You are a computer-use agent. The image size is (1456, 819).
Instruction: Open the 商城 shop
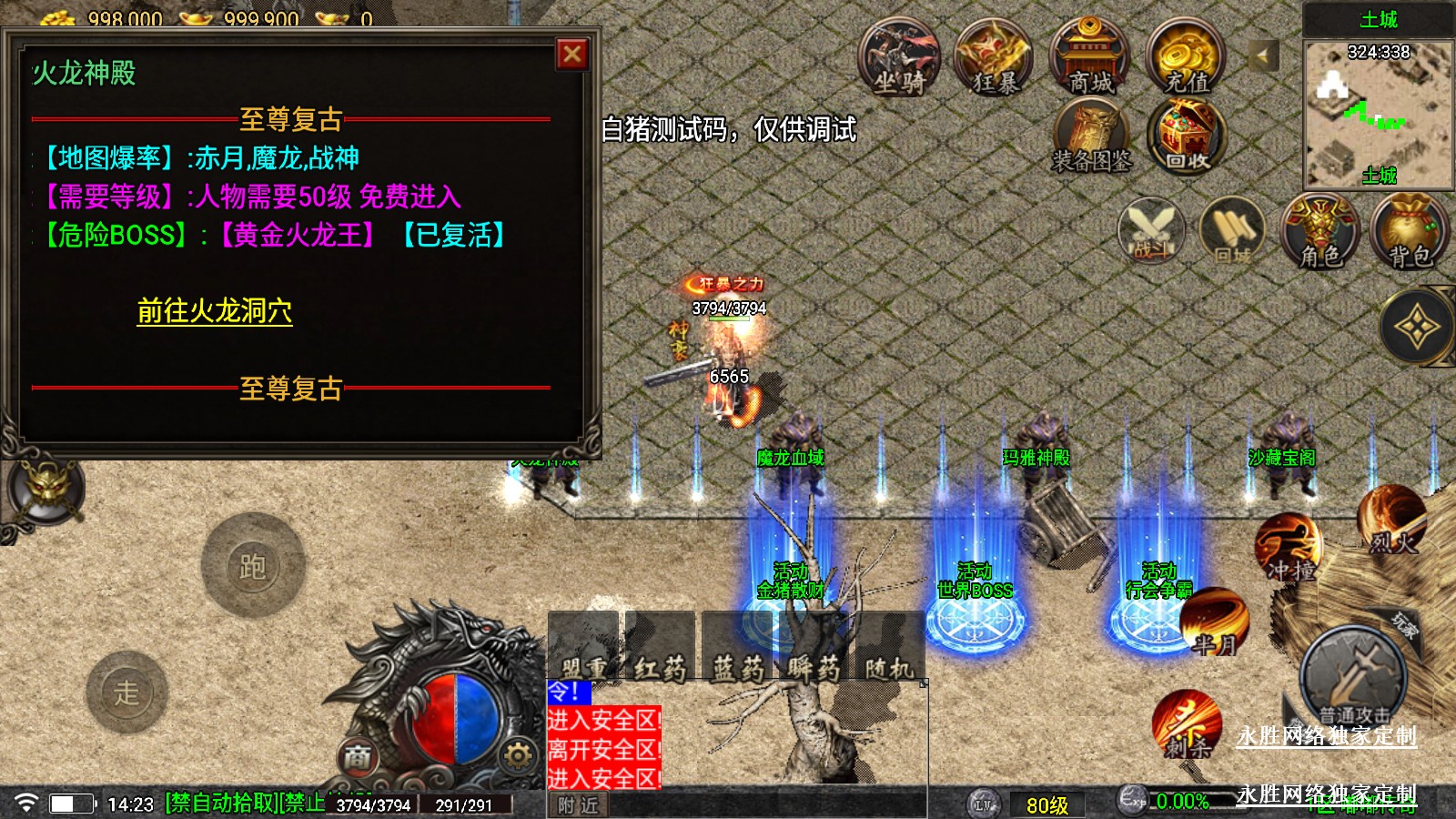1089,59
